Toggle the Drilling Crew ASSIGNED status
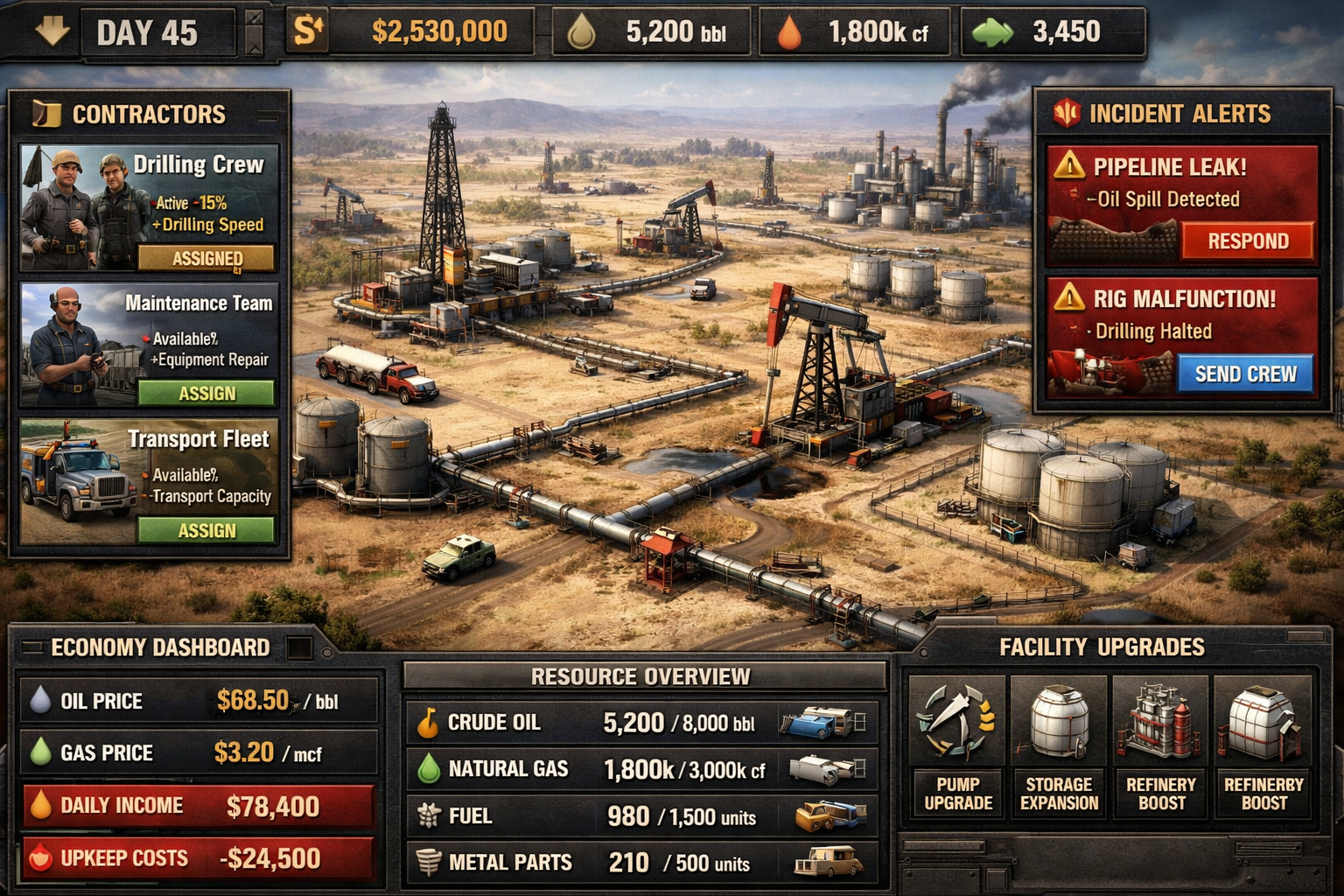This screenshot has width=1344, height=896. [207, 258]
